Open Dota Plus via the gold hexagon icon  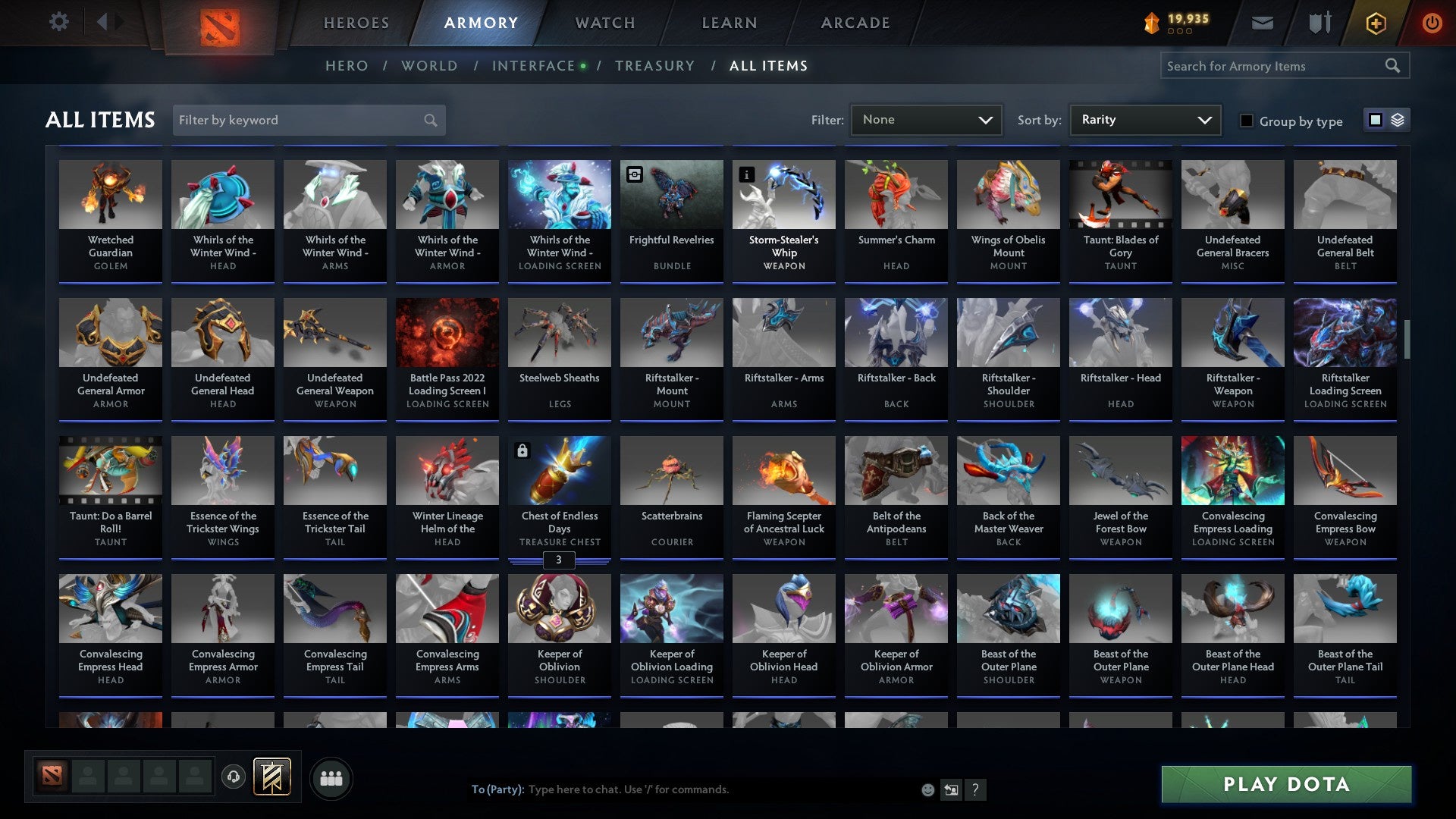1375,23
